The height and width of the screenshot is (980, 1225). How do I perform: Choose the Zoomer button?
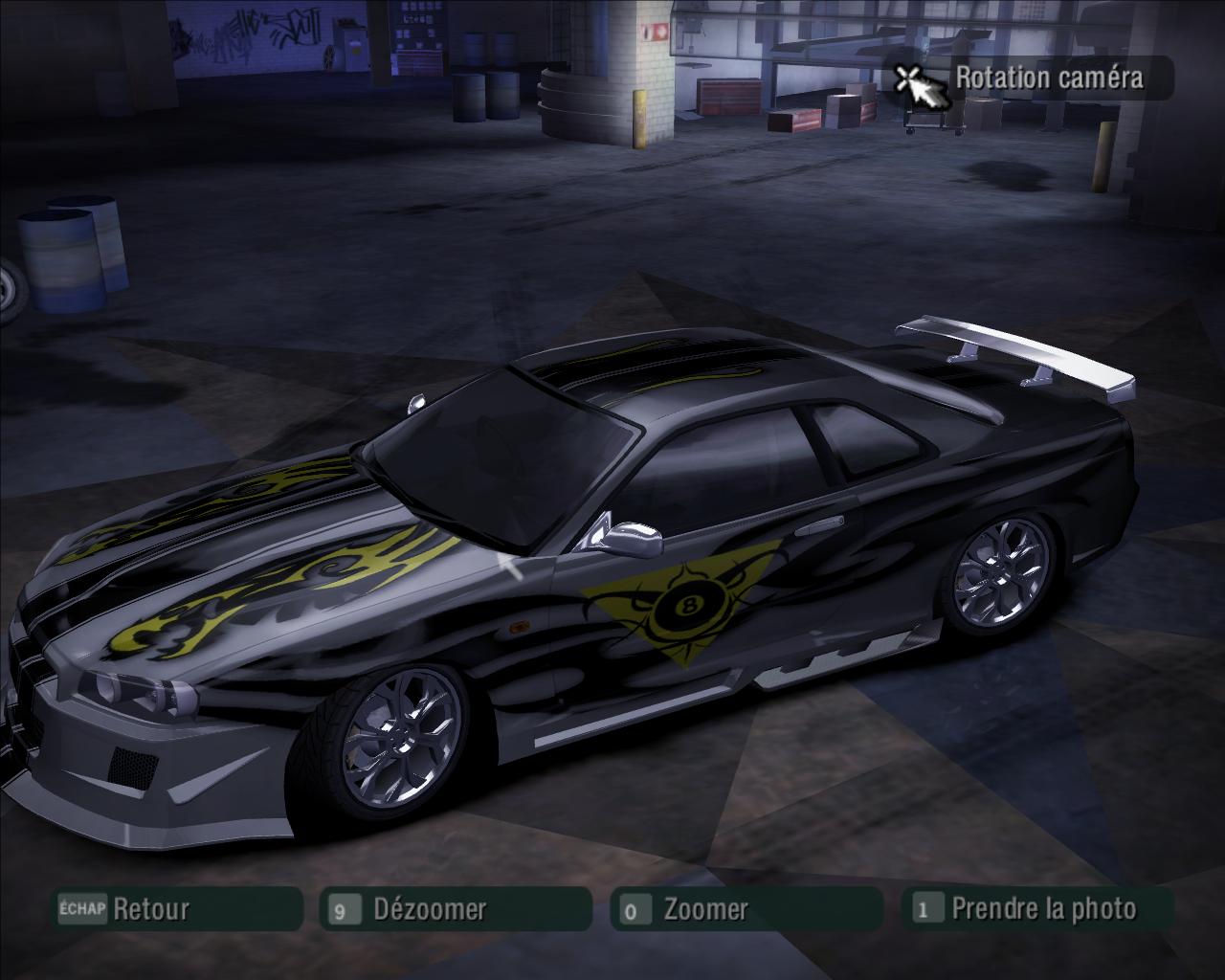pyautogui.click(x=746, y=909)
